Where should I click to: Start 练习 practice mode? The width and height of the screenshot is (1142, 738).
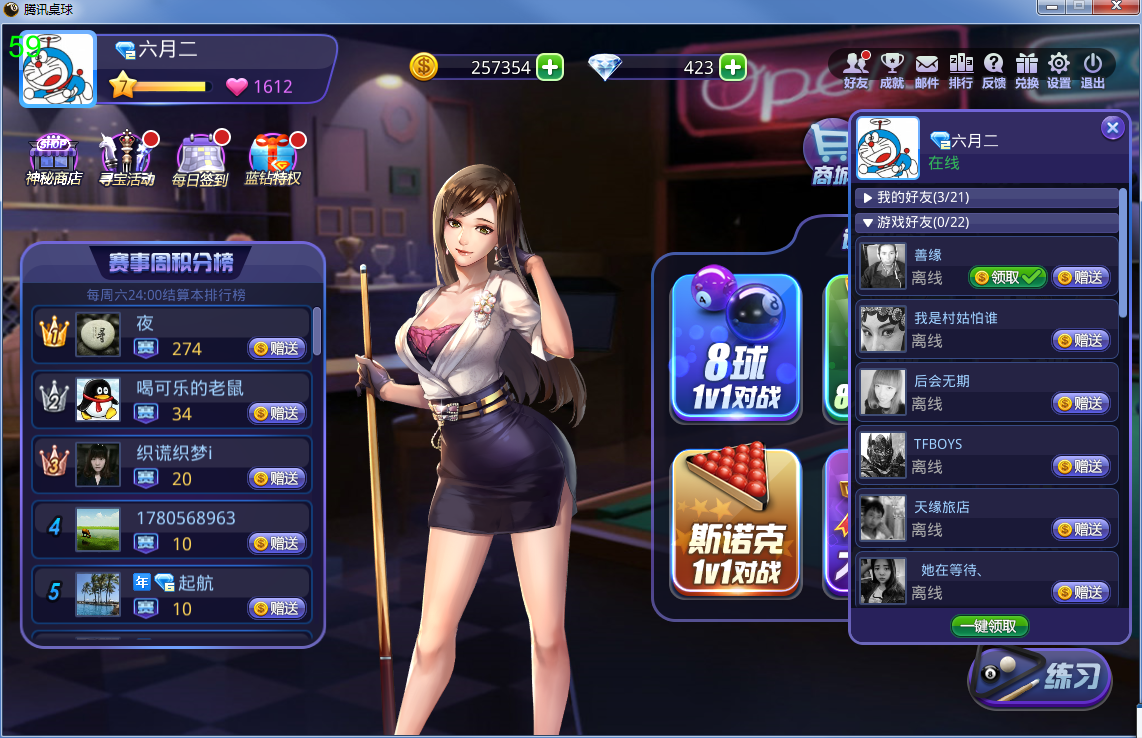(x=1040, y=678)
